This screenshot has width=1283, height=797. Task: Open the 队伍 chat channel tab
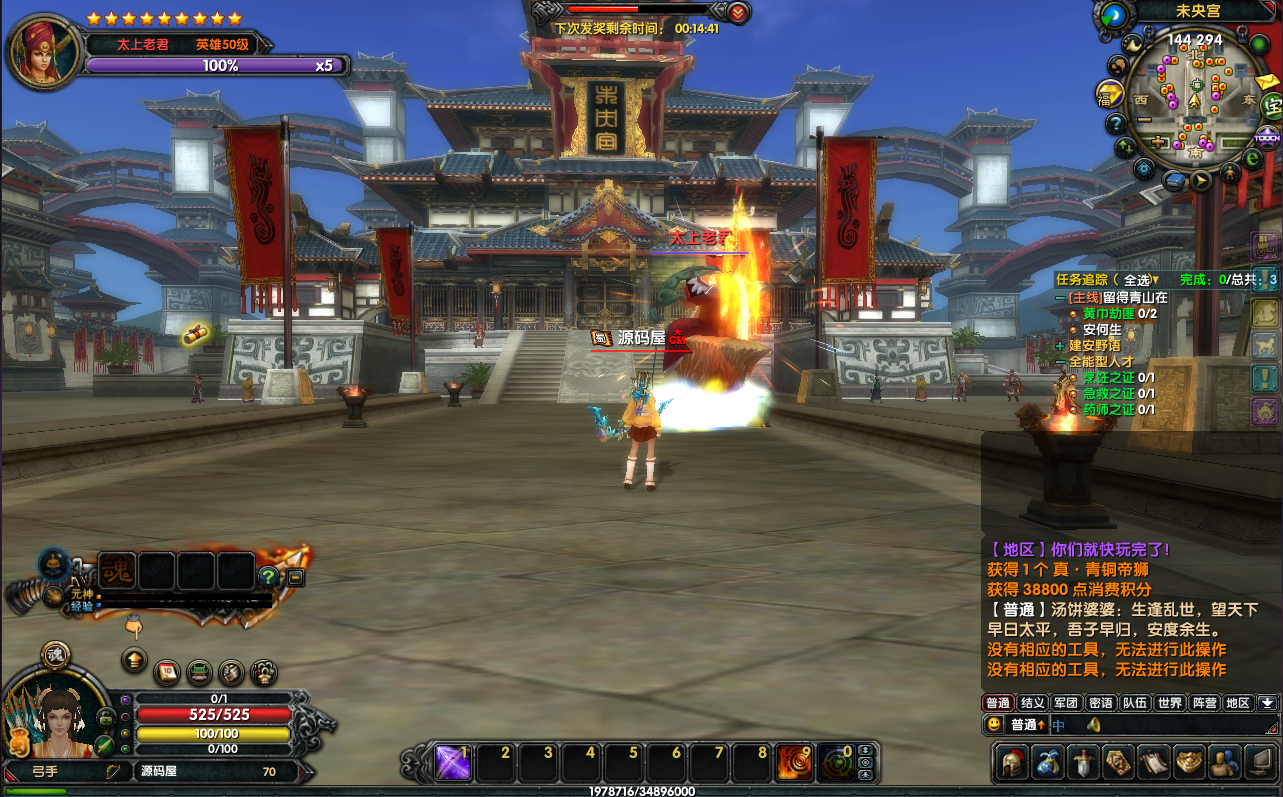point(1135,703)
